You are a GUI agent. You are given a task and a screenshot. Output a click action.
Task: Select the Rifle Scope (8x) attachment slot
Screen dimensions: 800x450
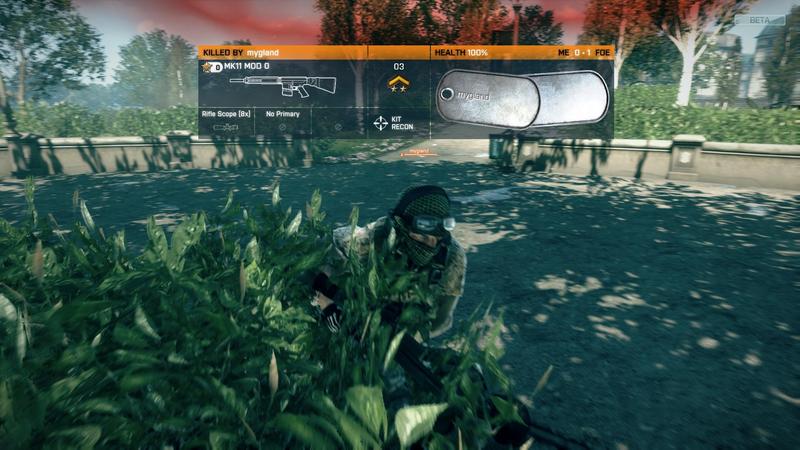pos(227,122)
